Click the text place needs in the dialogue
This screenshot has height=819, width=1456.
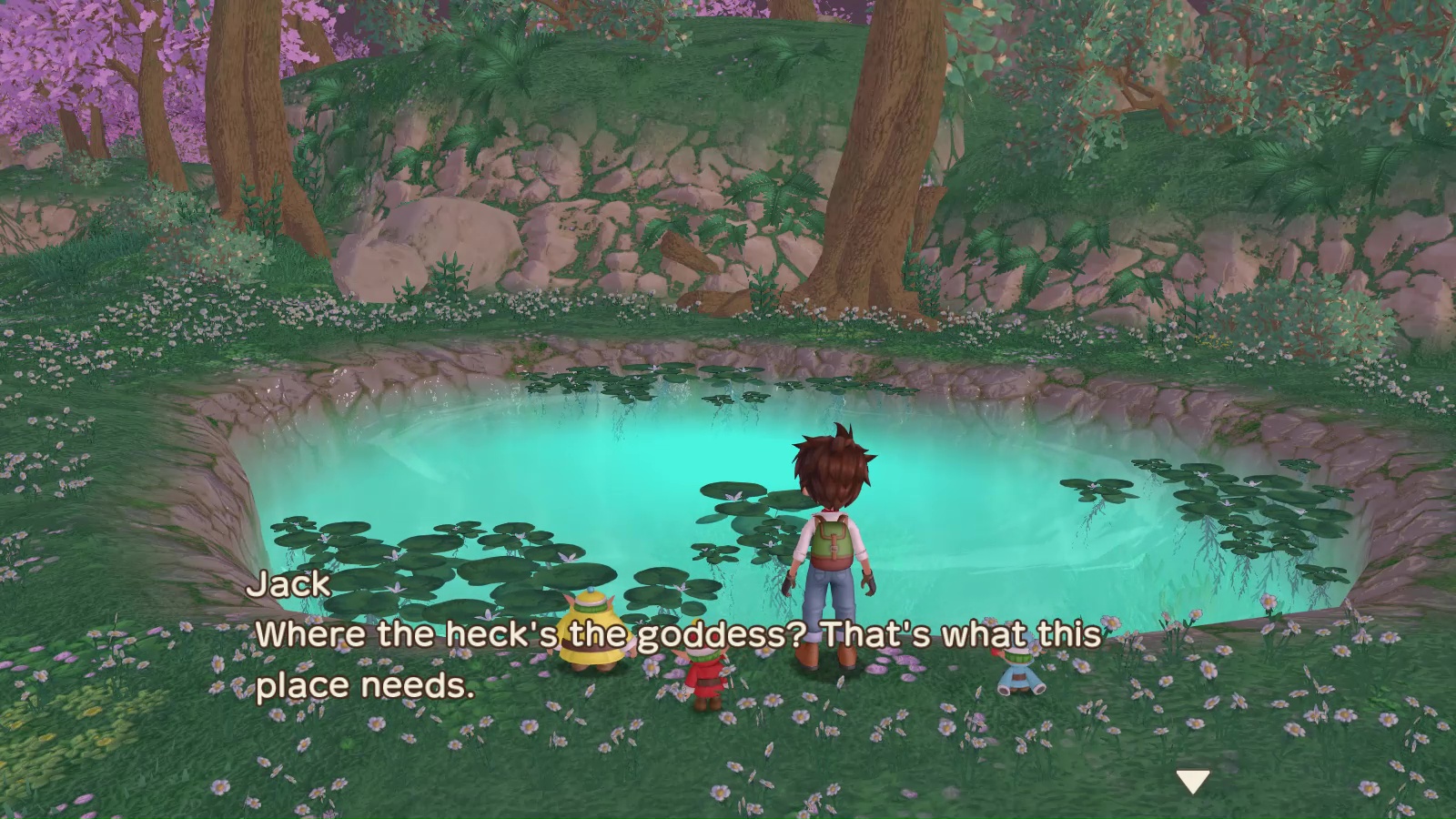(x=364, y=685)
